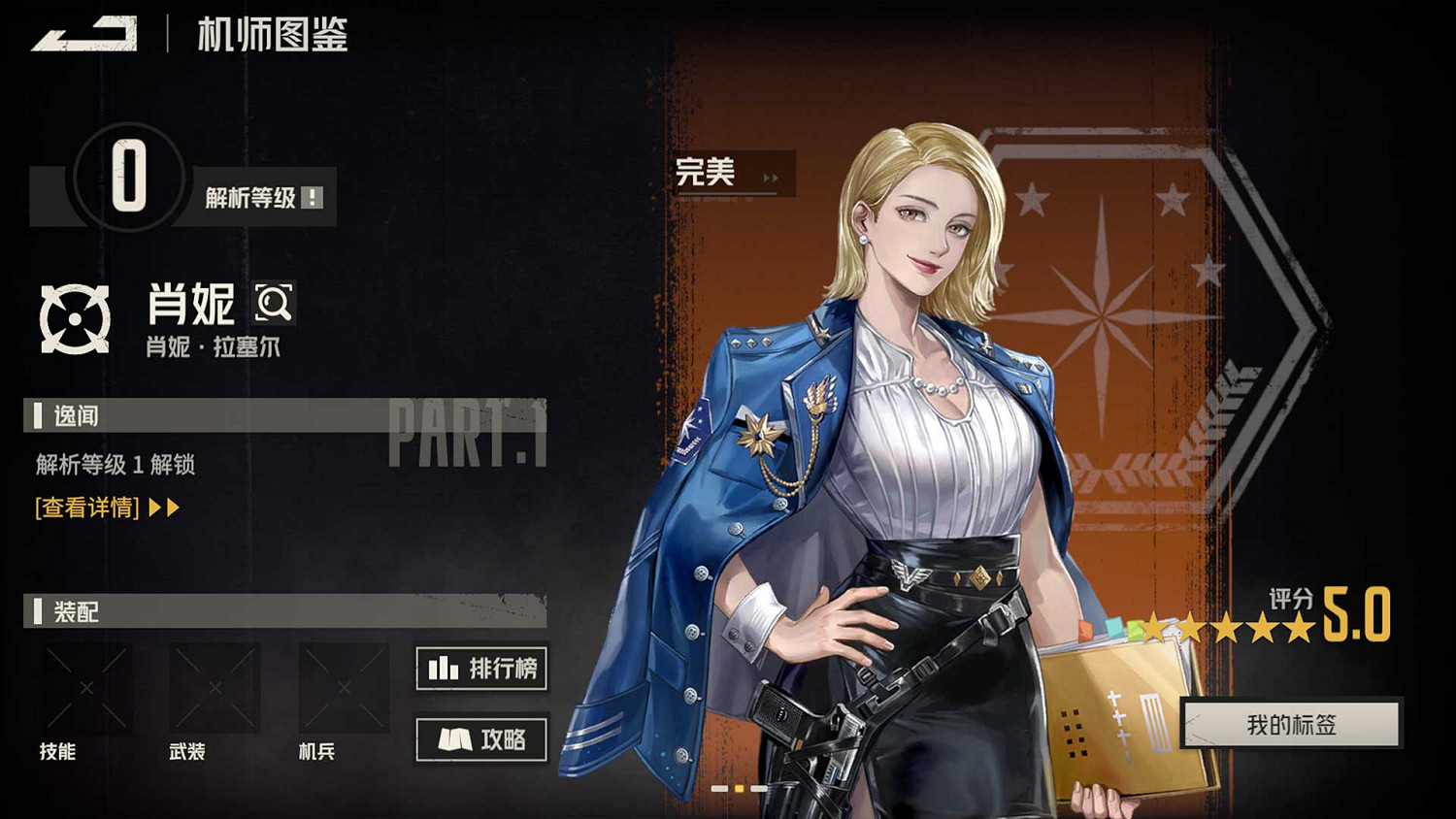Click the exclamation icon on 解析等级
The image size is (1456, 819).
click(x=311, y=195)
